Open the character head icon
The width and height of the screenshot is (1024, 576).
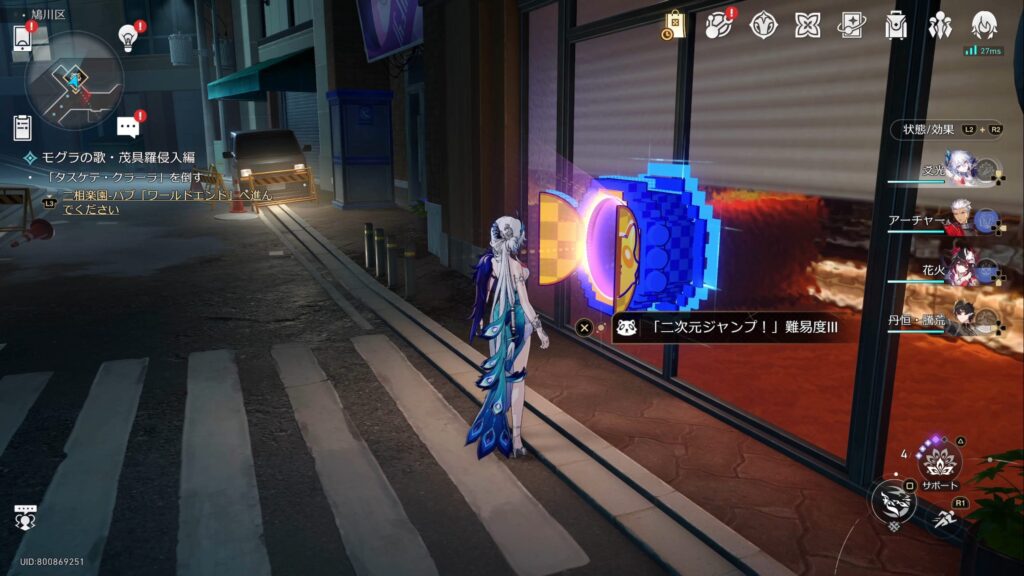click(x=984, y=24)
